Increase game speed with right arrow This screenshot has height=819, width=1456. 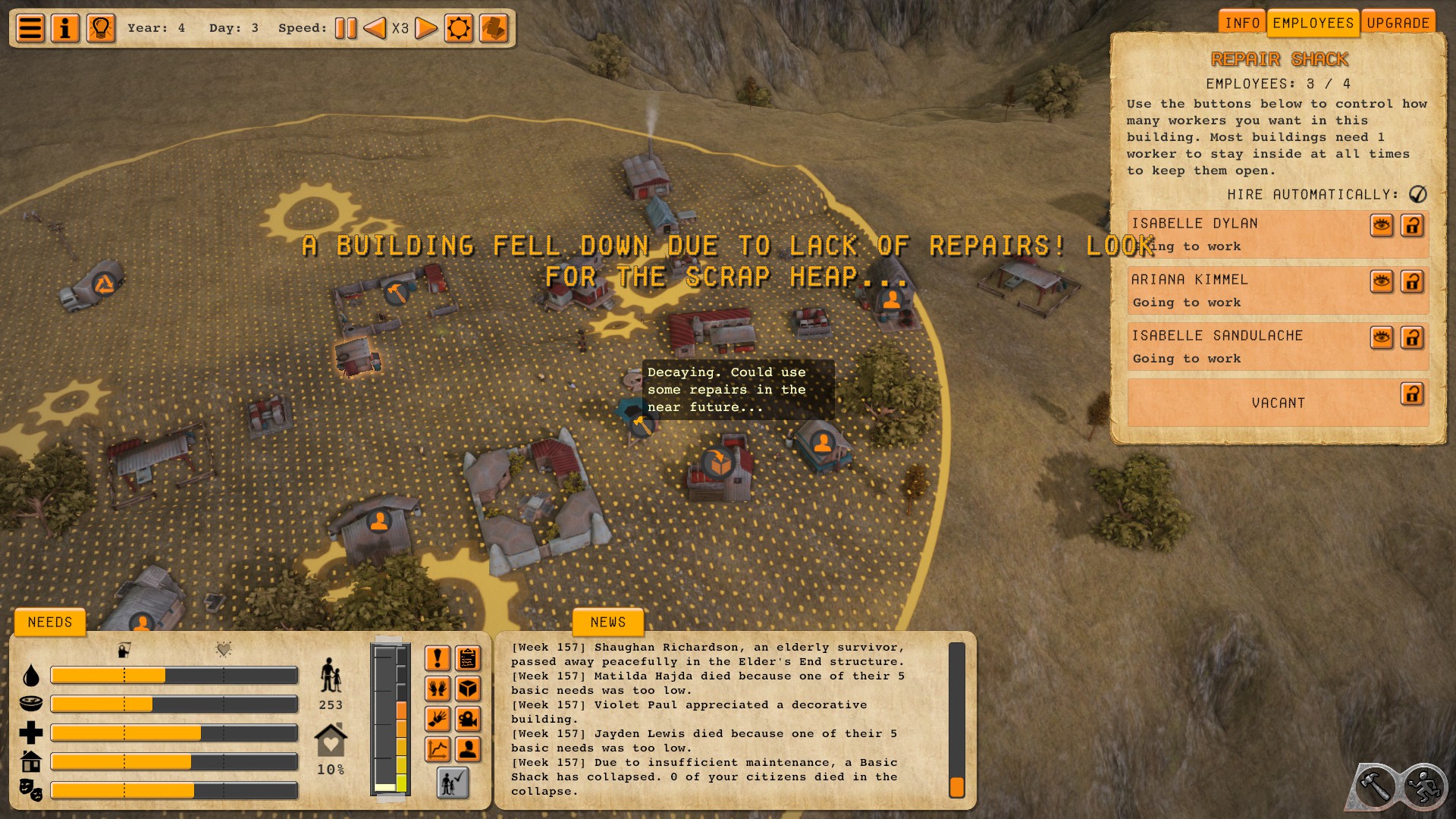click(x=427, y=29)
